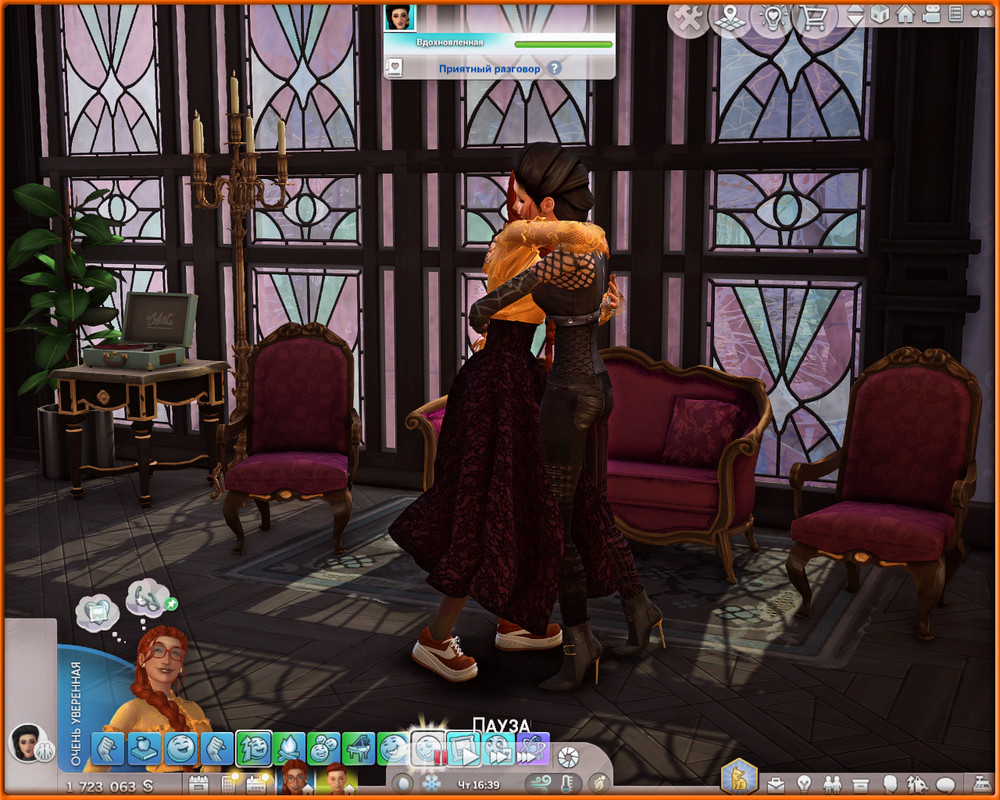
Task: Click the question mark next to Приятный разговор
Action: [554, 69]
